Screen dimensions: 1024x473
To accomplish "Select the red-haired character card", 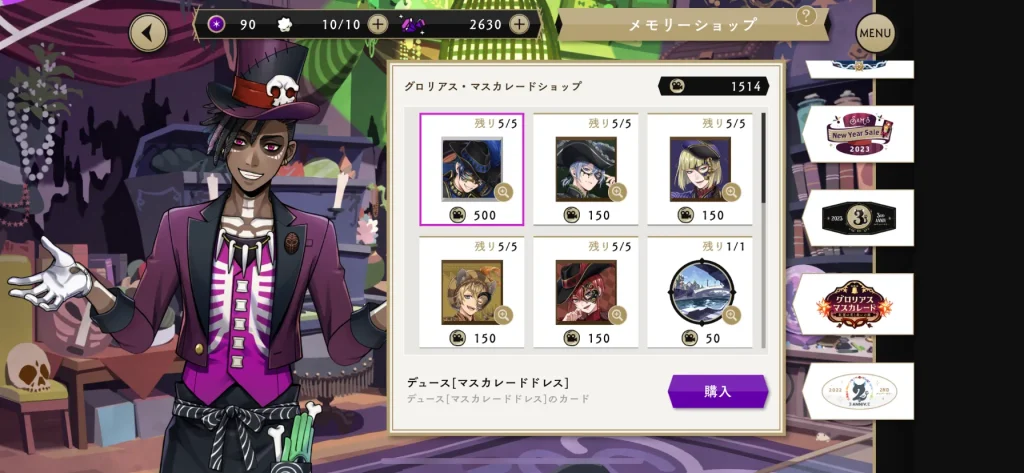I will coord(585,292).
